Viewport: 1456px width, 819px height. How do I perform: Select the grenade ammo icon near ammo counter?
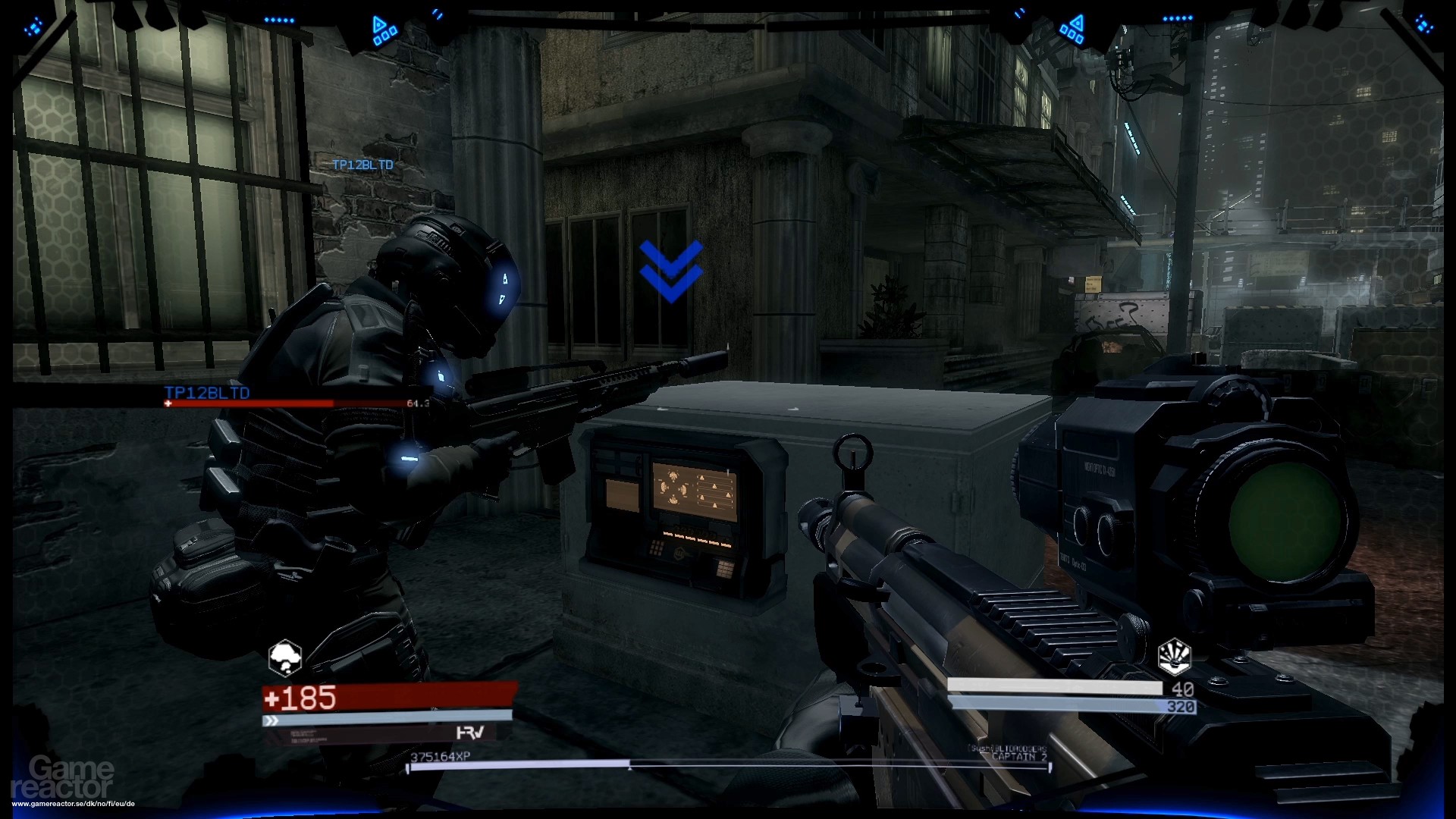[x=1174, y=657]
